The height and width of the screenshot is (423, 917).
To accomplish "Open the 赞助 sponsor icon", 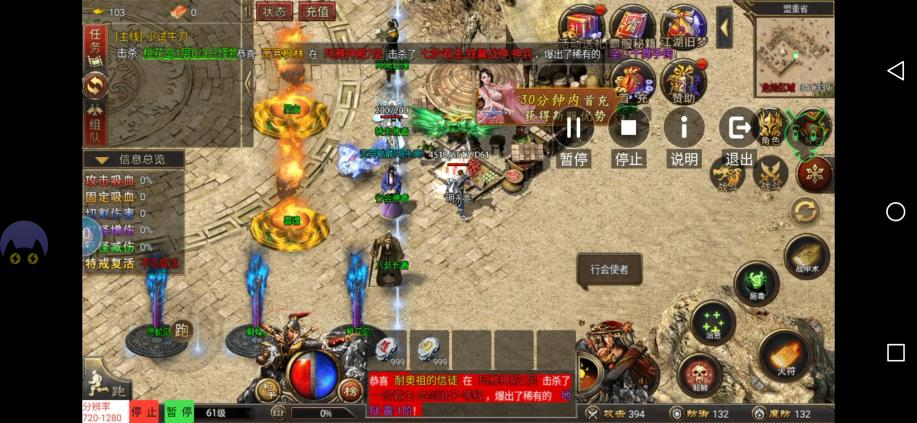I will 684,79.
